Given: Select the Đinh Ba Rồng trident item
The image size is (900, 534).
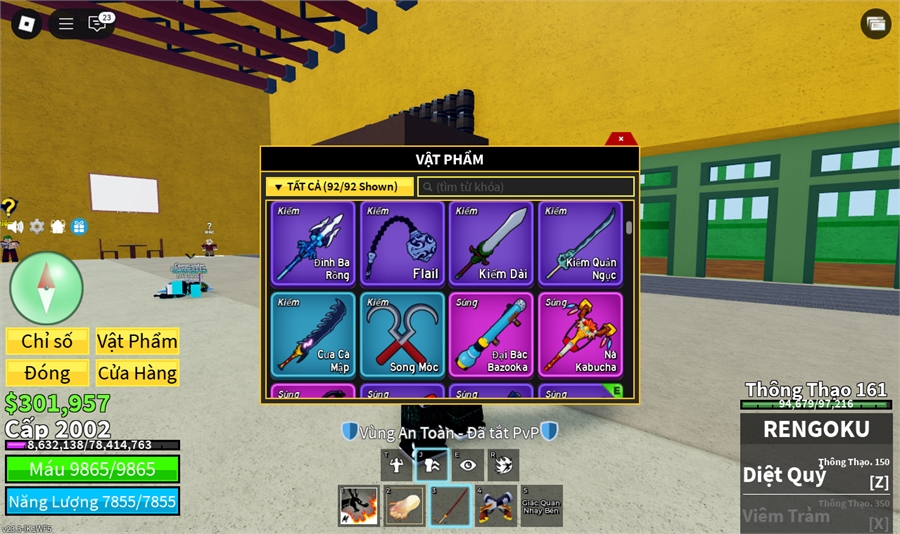Looking at the screenshot, I should [x=313, y=244].
